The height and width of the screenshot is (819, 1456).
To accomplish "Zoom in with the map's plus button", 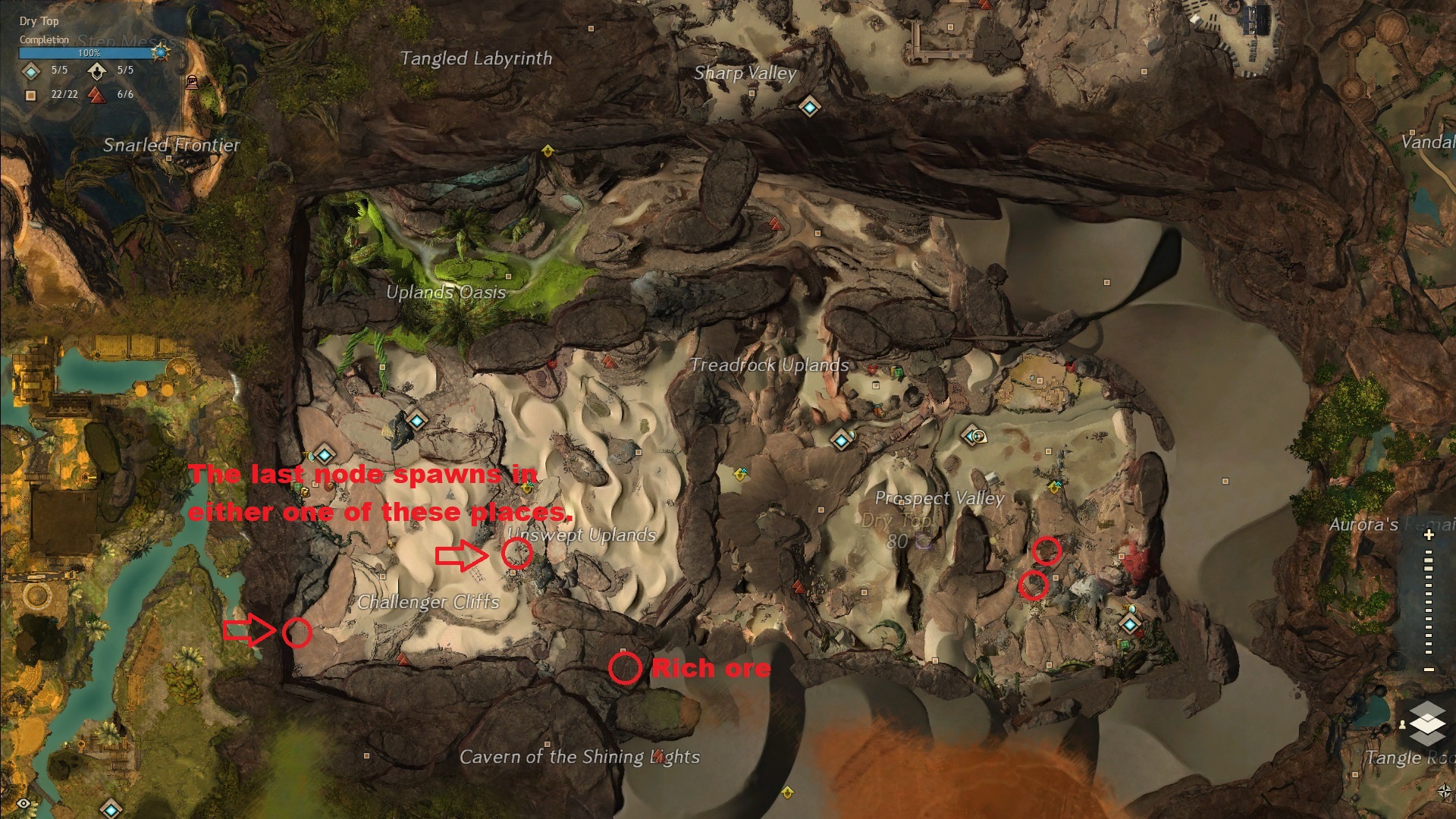I will (1429, 535).
